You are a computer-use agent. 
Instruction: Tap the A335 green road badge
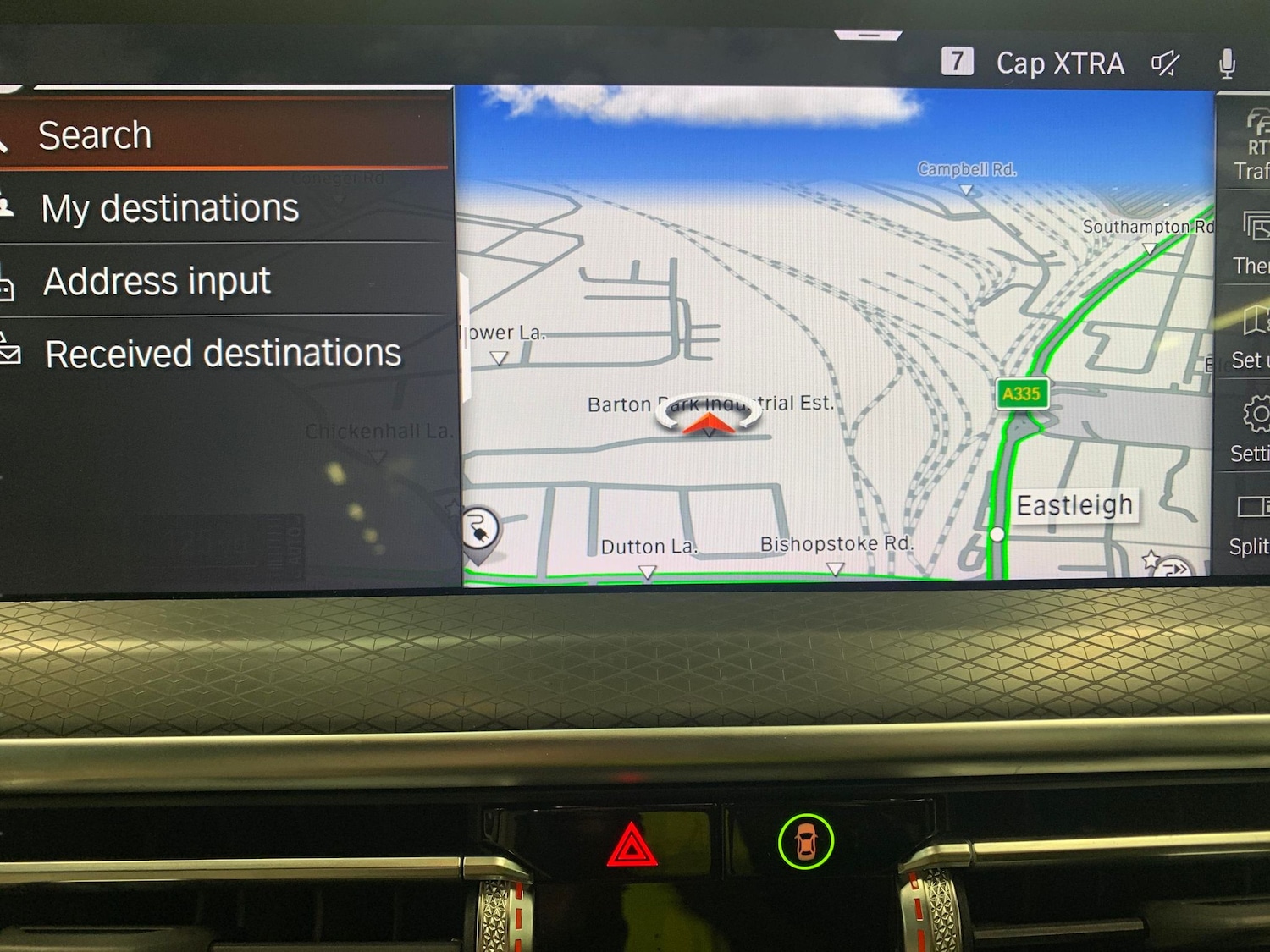pyautogui.click(x=1021, y=393)
